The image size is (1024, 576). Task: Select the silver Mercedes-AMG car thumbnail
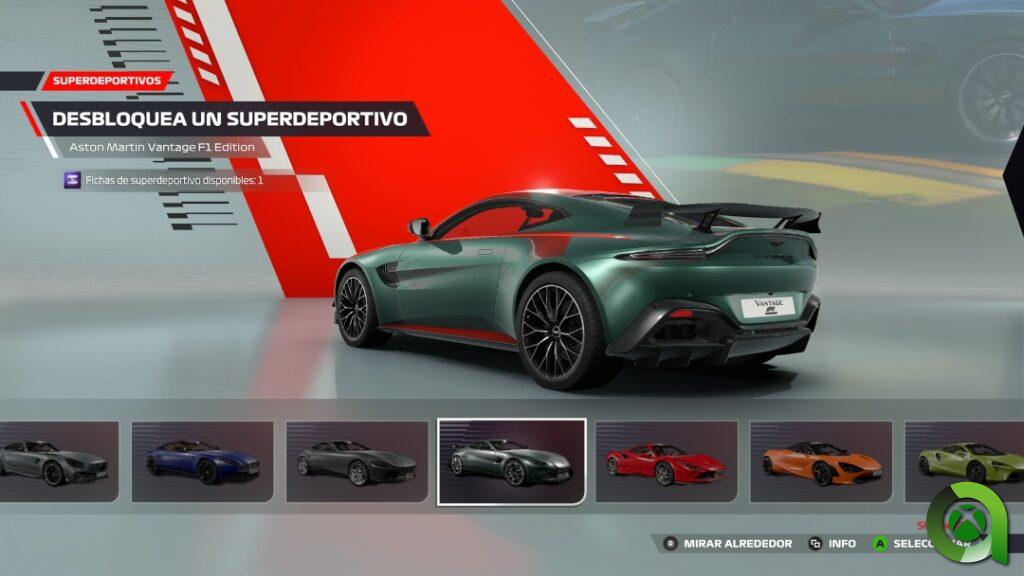[58, 461]
